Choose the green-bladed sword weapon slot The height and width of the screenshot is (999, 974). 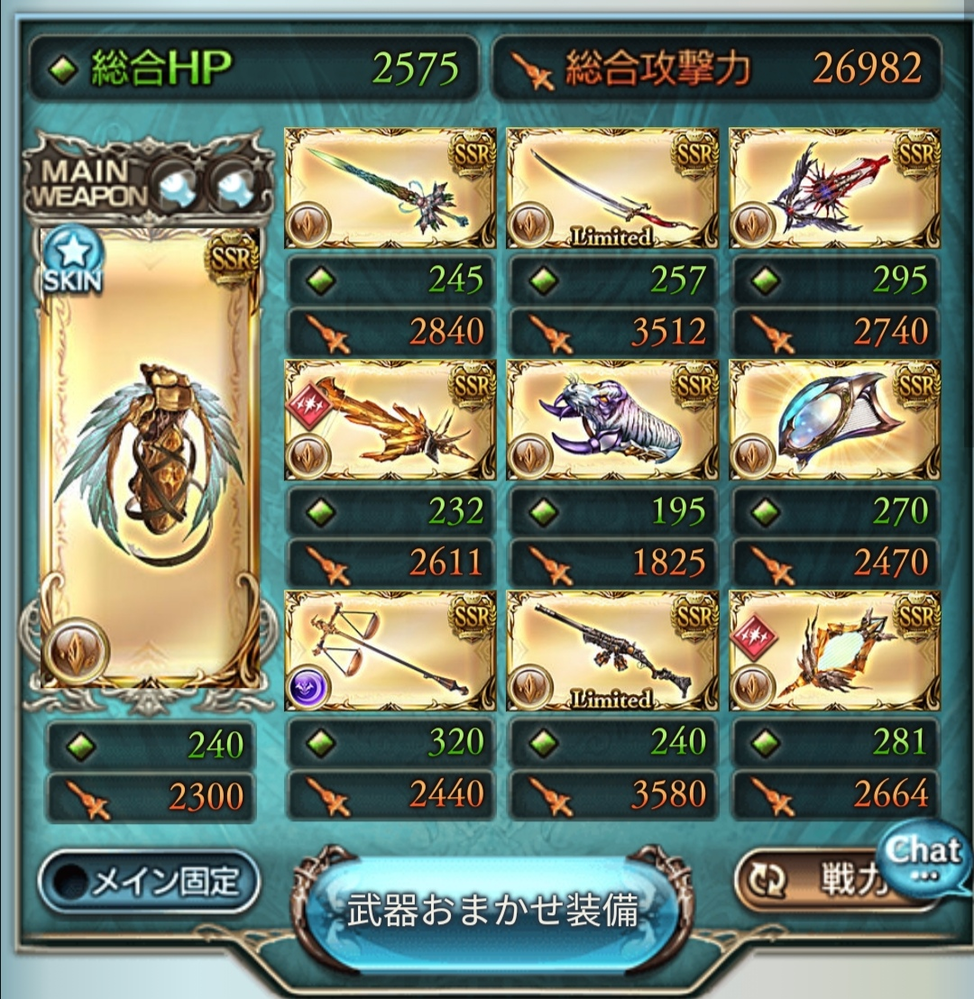point(389,189)
